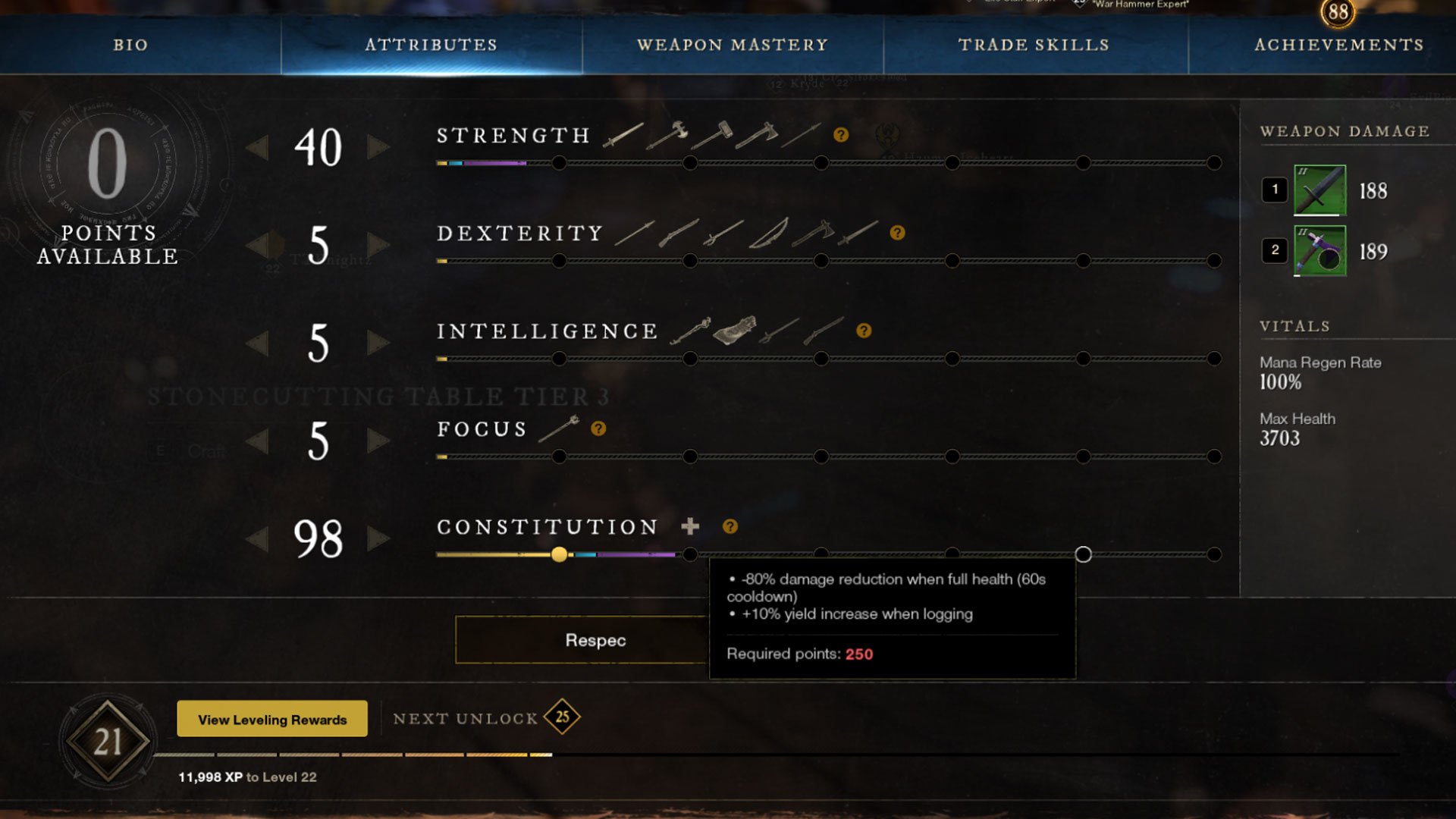Switch to the Weapon Mastery tab
Viewport: 1456px width, 819px height.
pos(733,45)
